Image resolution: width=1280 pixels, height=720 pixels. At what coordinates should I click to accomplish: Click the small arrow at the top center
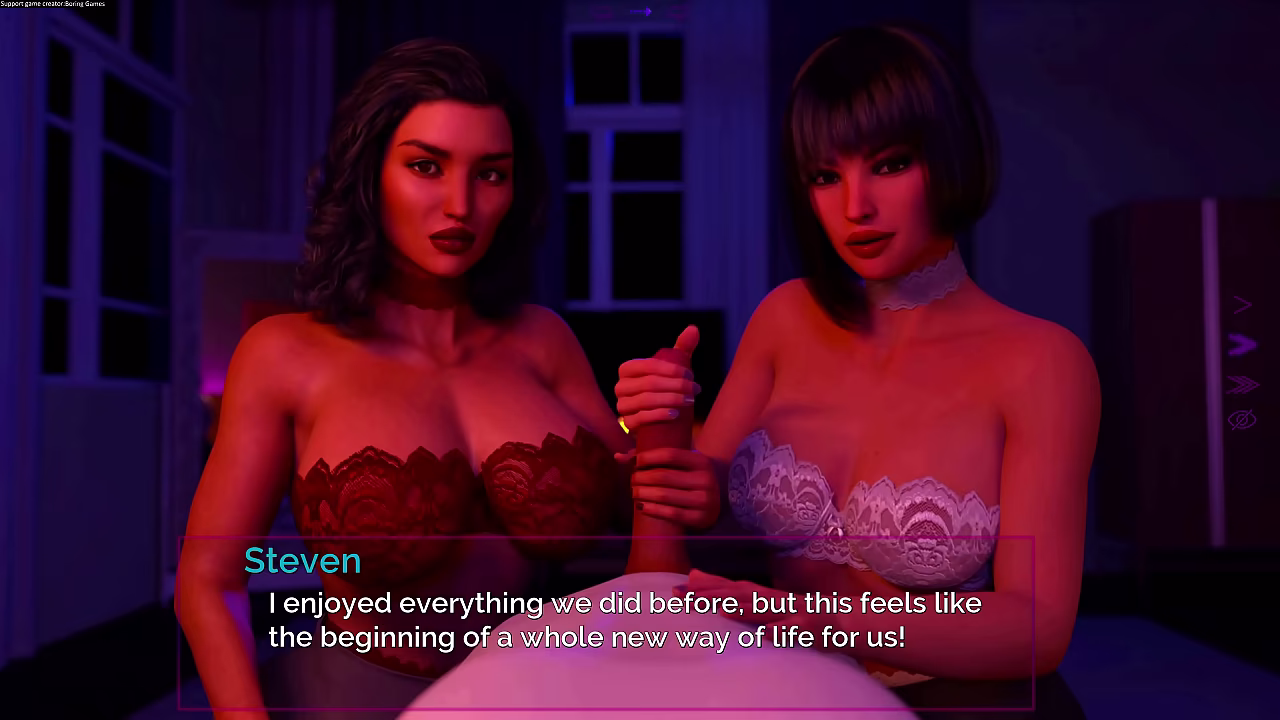pos(641,12)
